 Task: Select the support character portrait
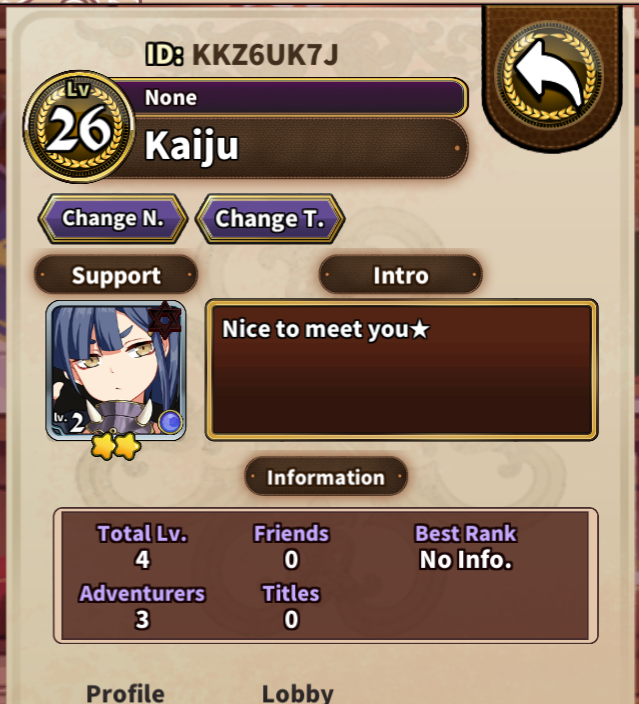point(116,371)
